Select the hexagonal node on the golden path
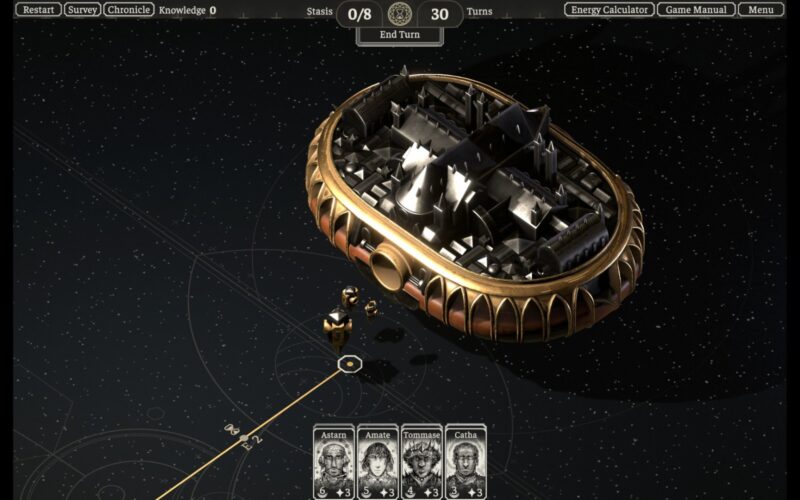This screenshot has height=500, width=800. coord(348,364)
